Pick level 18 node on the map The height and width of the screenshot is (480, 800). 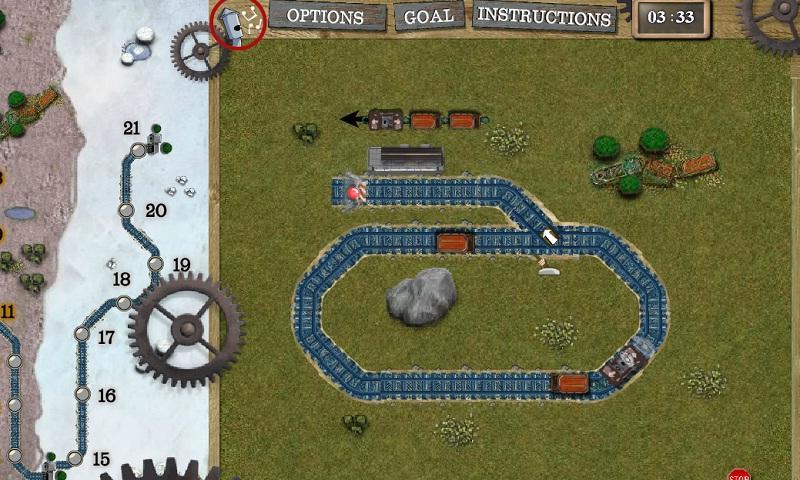124,302
